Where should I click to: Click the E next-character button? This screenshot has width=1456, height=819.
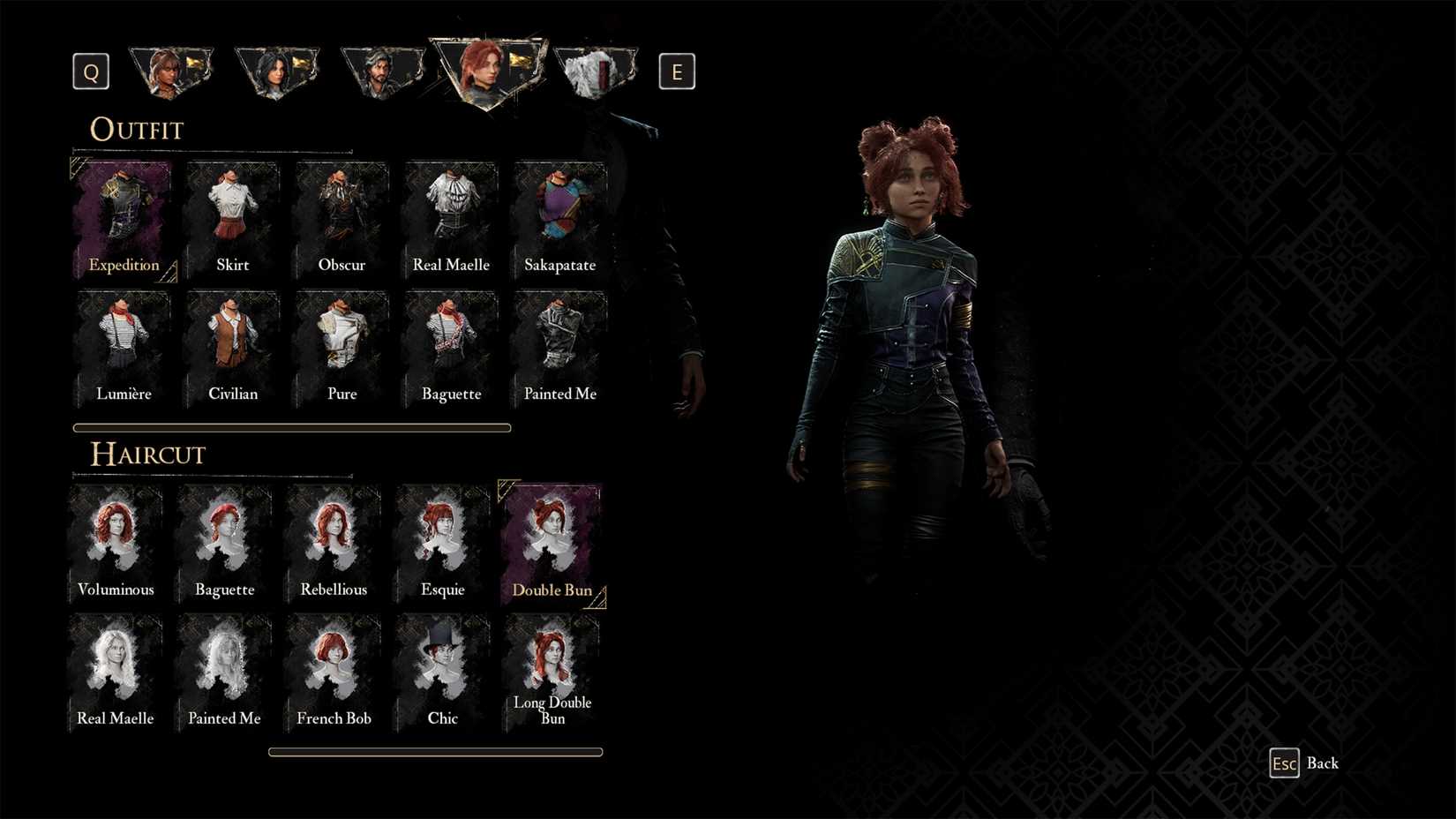677,71
